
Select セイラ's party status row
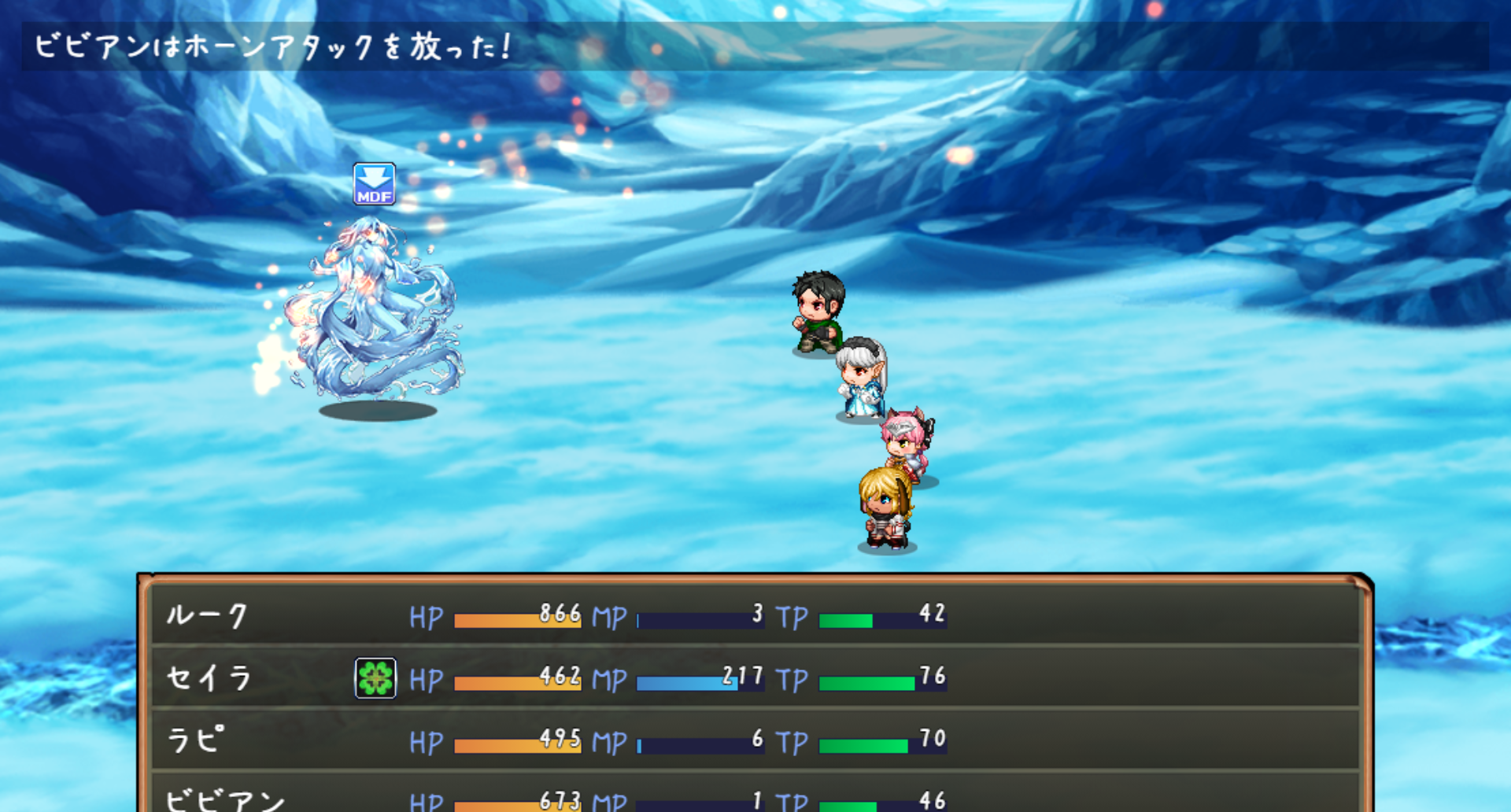(755, 678)
